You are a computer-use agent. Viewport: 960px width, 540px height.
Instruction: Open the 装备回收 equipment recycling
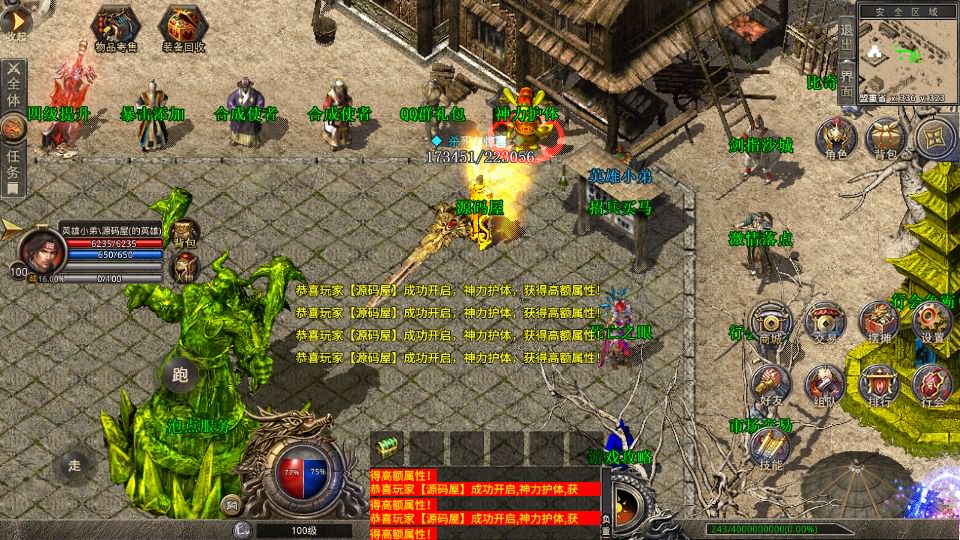(186, 27)
